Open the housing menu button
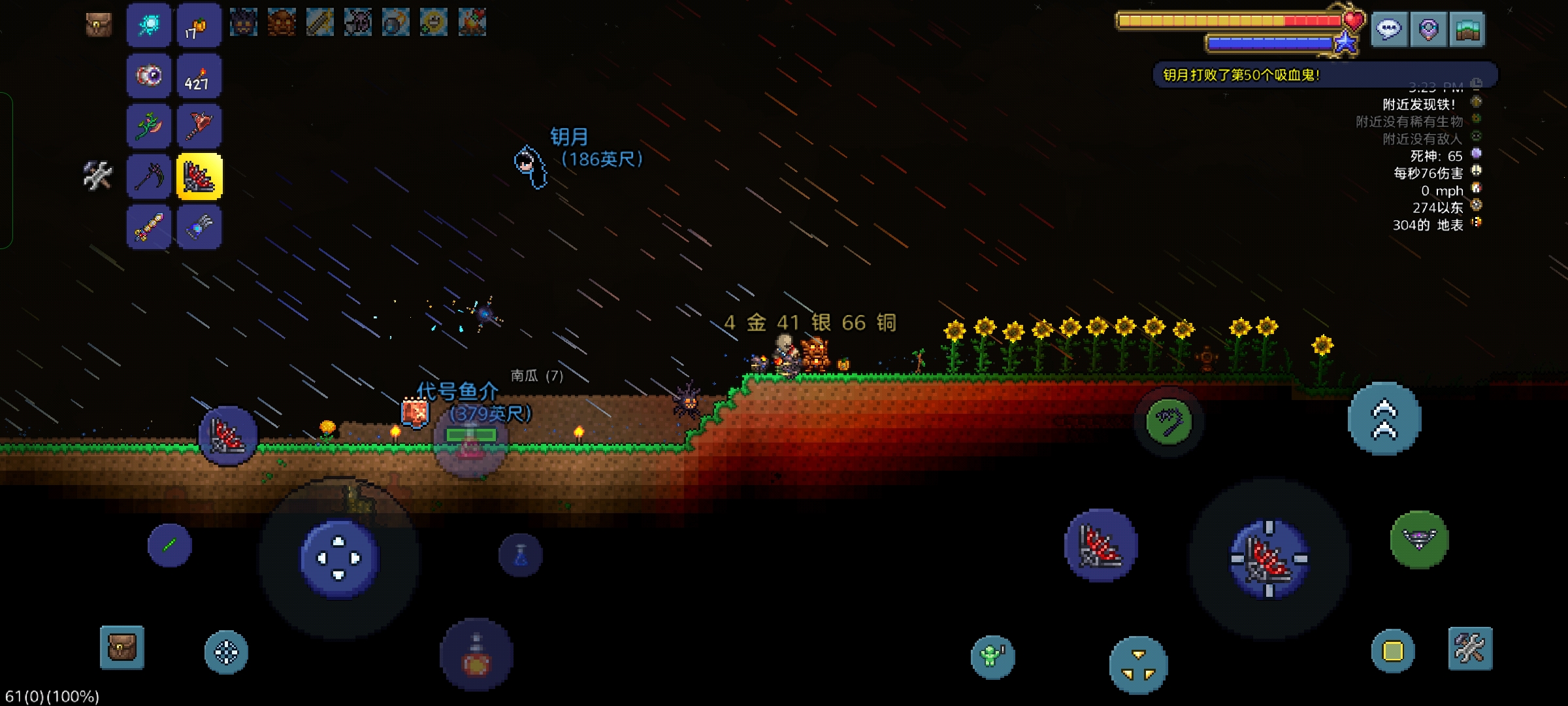The width and height of the screenshot is (1568, 706). coord(1467,29)
